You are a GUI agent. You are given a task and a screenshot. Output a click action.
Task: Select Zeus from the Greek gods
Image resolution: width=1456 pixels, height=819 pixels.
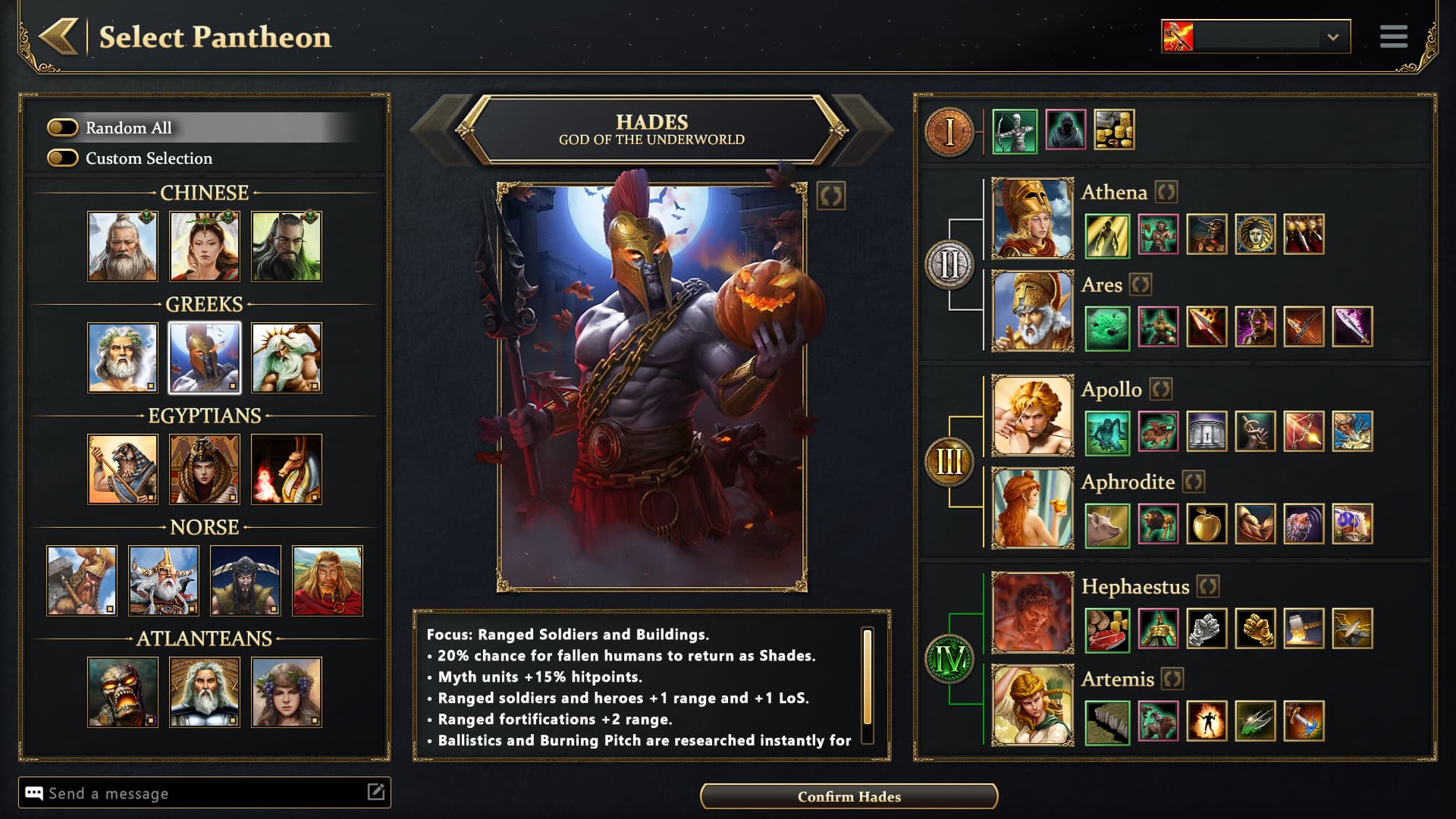123,357
